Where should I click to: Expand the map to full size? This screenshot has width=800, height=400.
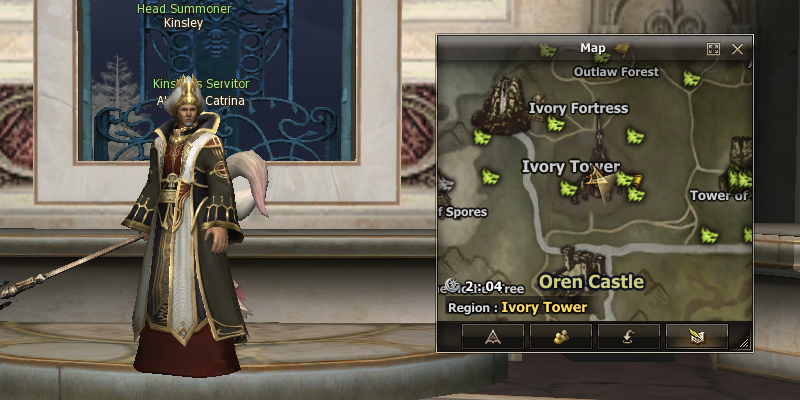click(713, 48)
